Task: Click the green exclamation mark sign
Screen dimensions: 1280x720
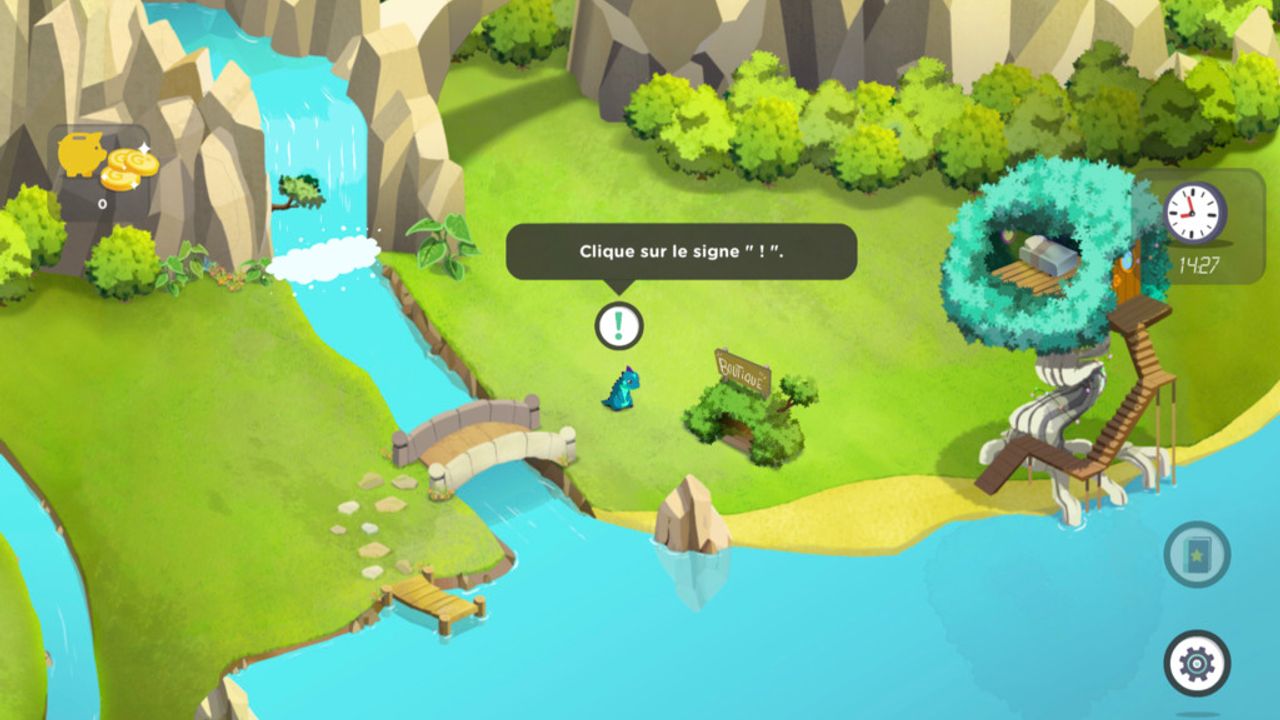Action: pyautogui.click(x=620, y=323)
